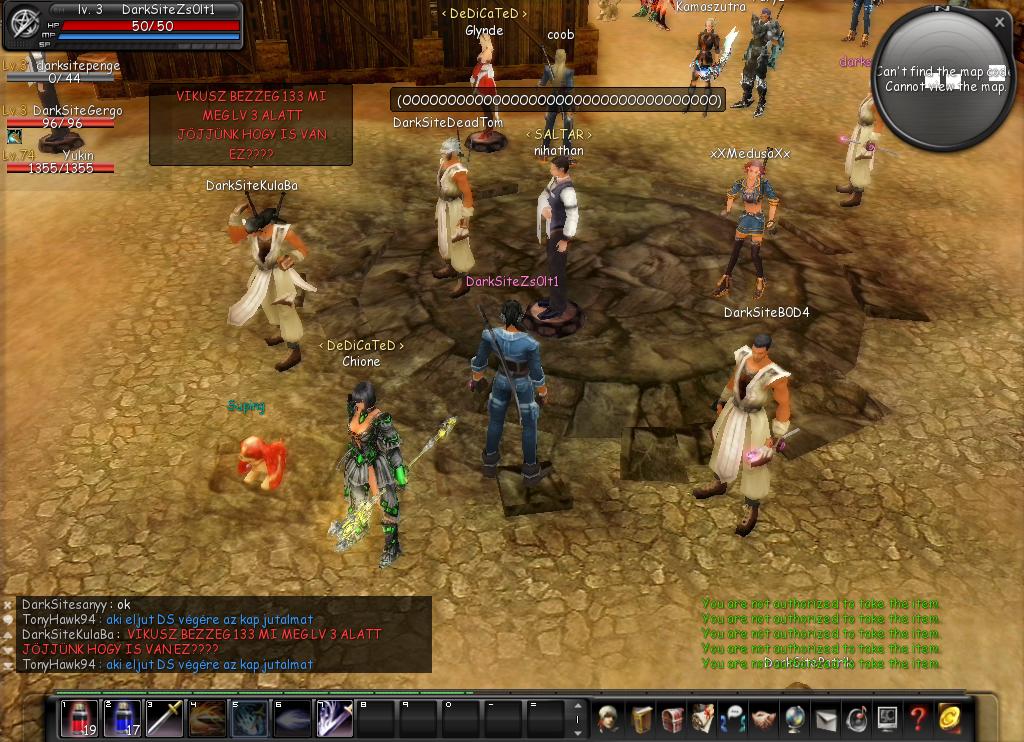Open the globe map icon
Viewport: 1024px width, 742px height.
[x=795, y=718]
